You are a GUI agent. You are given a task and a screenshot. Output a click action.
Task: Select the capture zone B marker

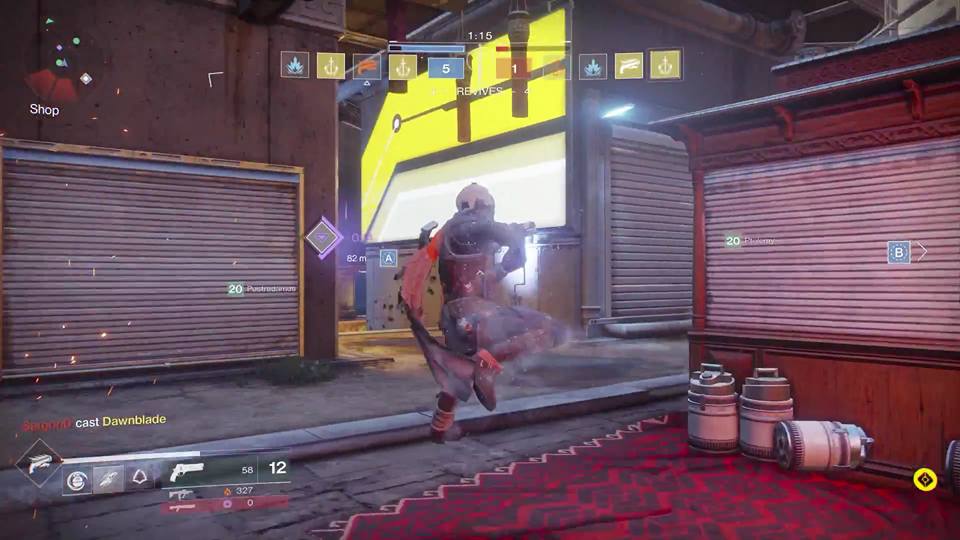coord(898,252)
